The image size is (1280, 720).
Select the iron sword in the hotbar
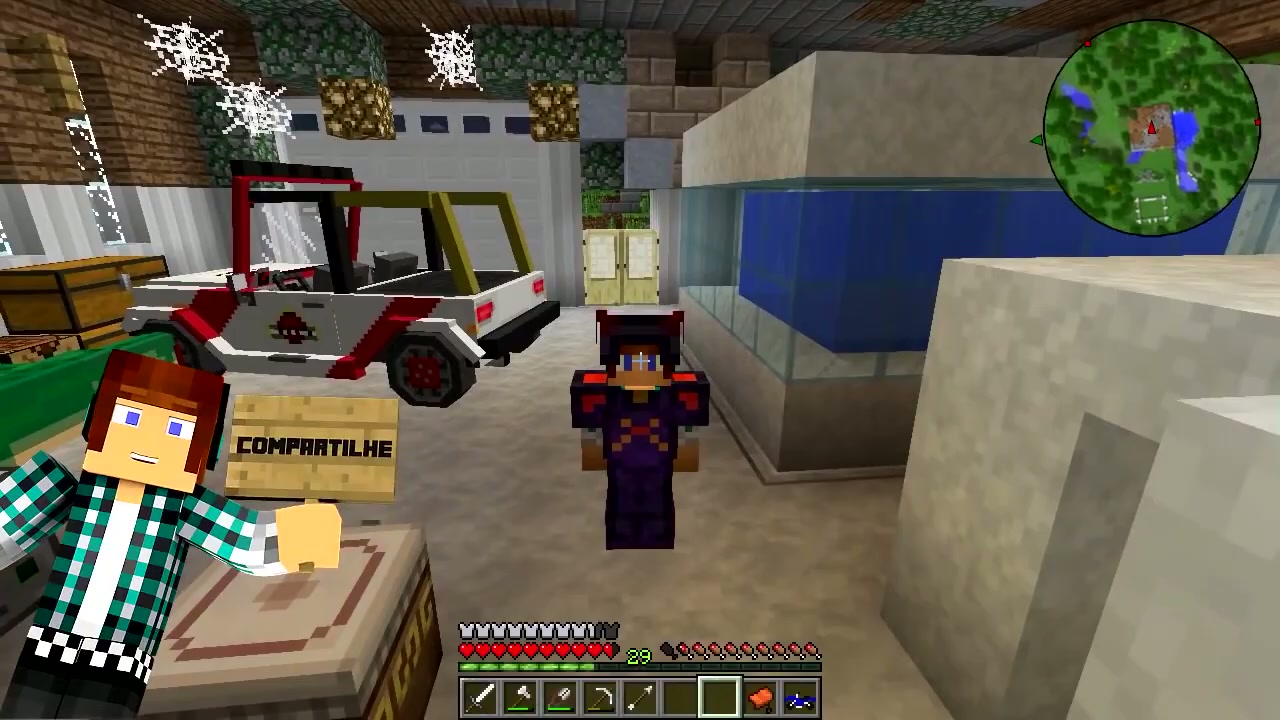coord(478,697)
